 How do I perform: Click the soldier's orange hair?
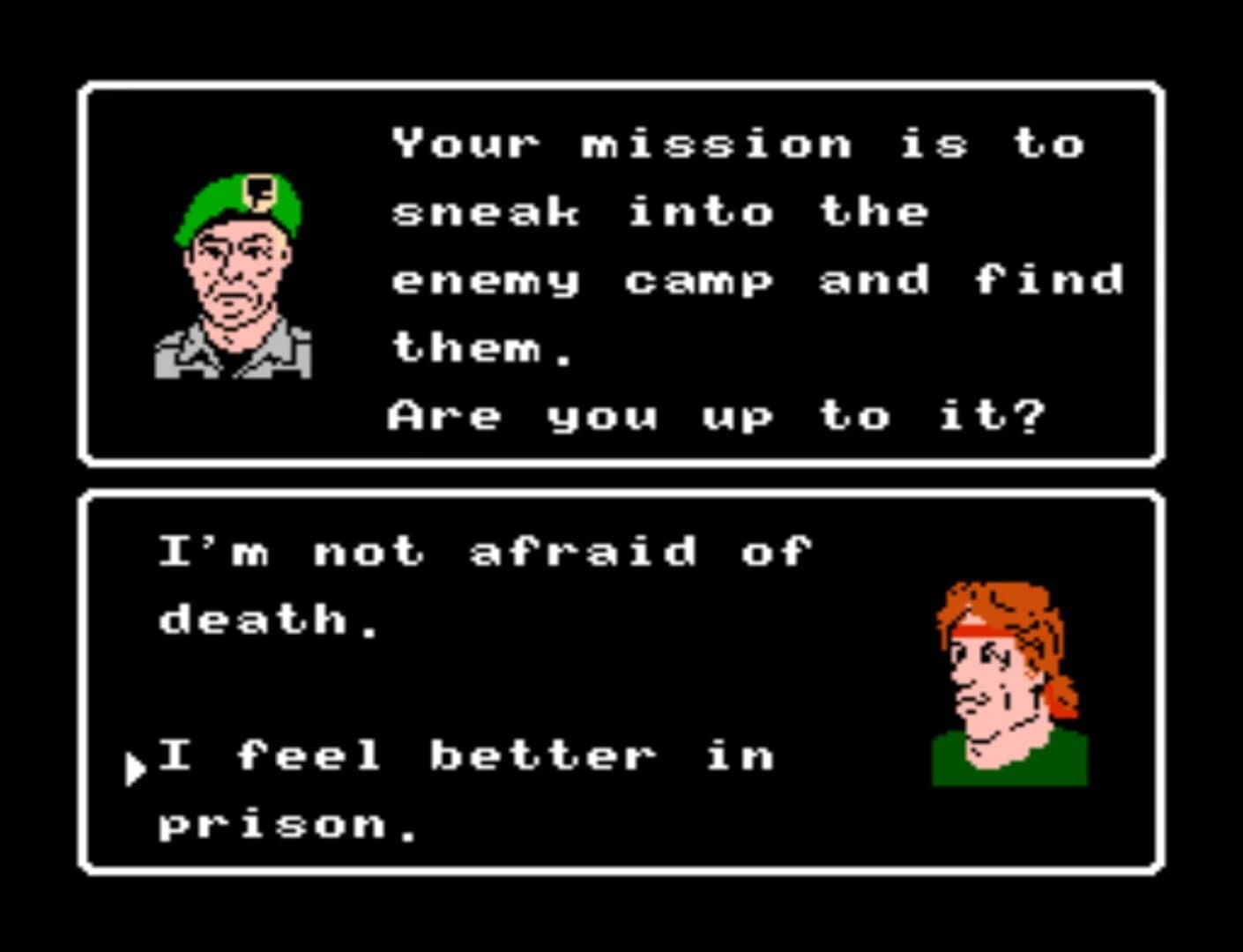(x=1005, y=599)
